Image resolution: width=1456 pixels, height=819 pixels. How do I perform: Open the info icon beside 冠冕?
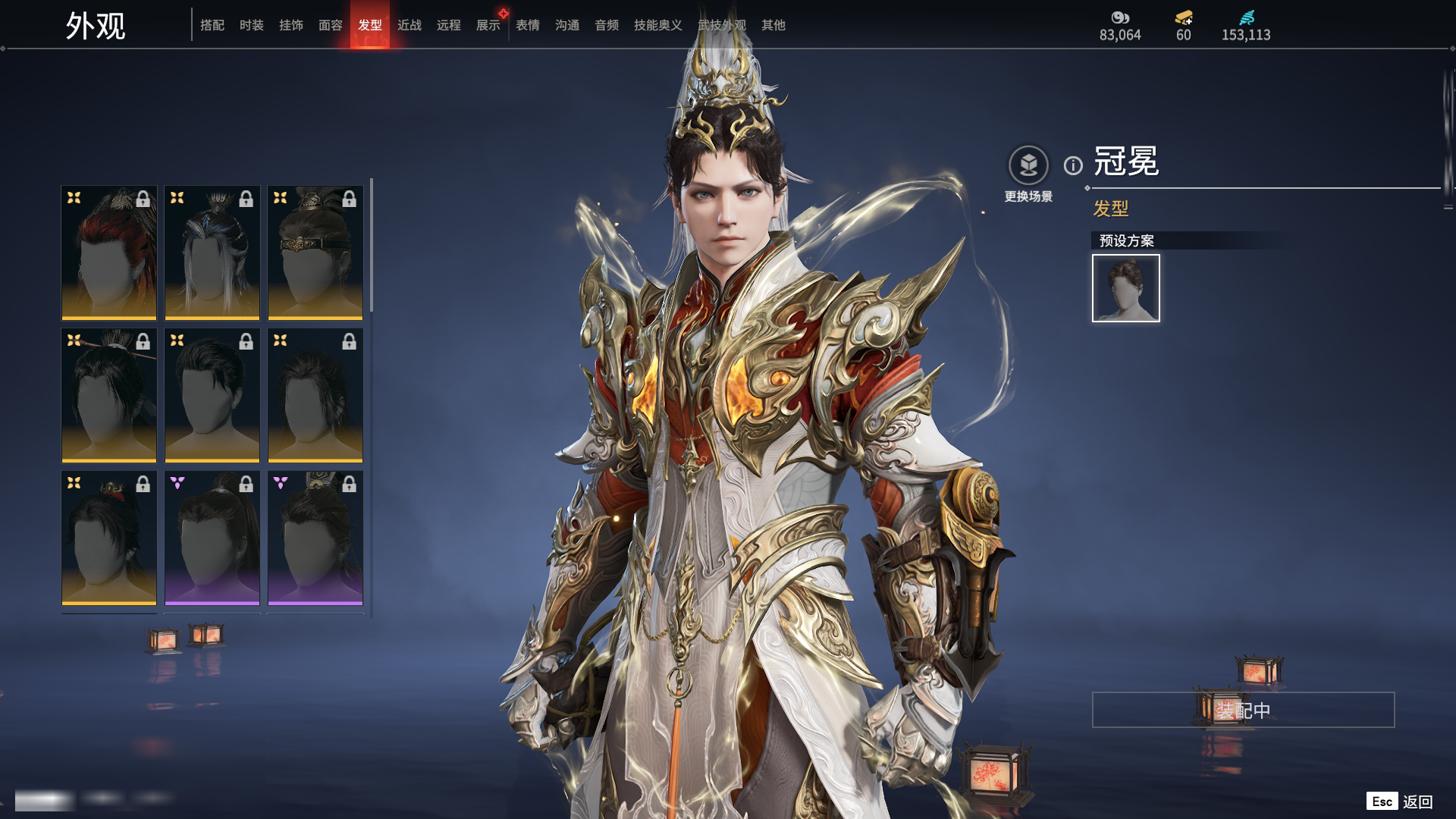point(1073,165)
